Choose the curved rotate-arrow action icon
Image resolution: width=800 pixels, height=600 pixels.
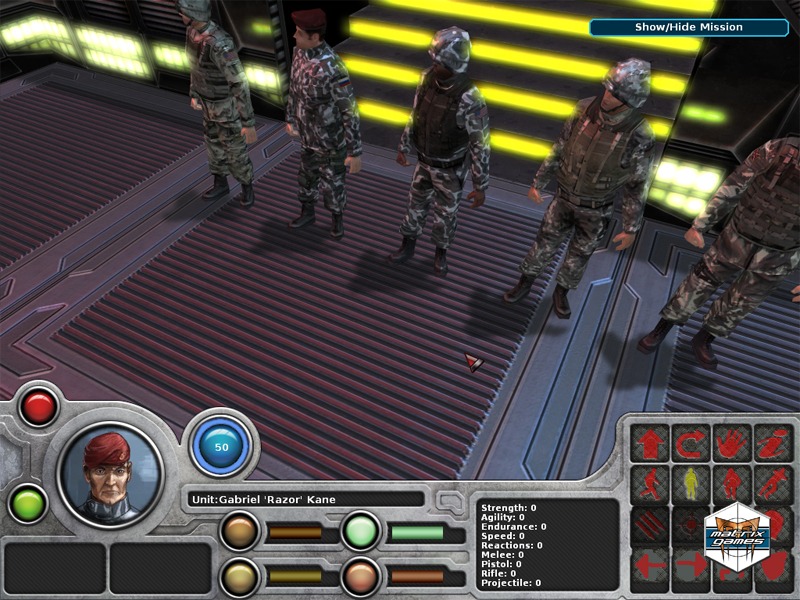click(x=691, y=443)
